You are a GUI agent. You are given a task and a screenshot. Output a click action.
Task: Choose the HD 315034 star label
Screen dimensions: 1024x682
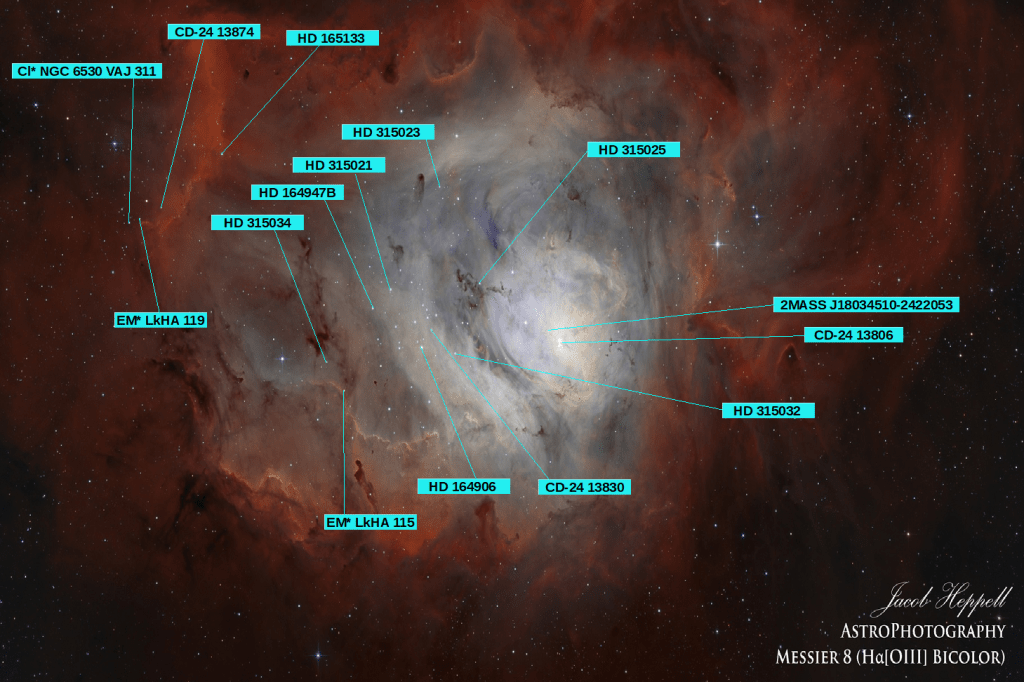click(x=257, y=222)
